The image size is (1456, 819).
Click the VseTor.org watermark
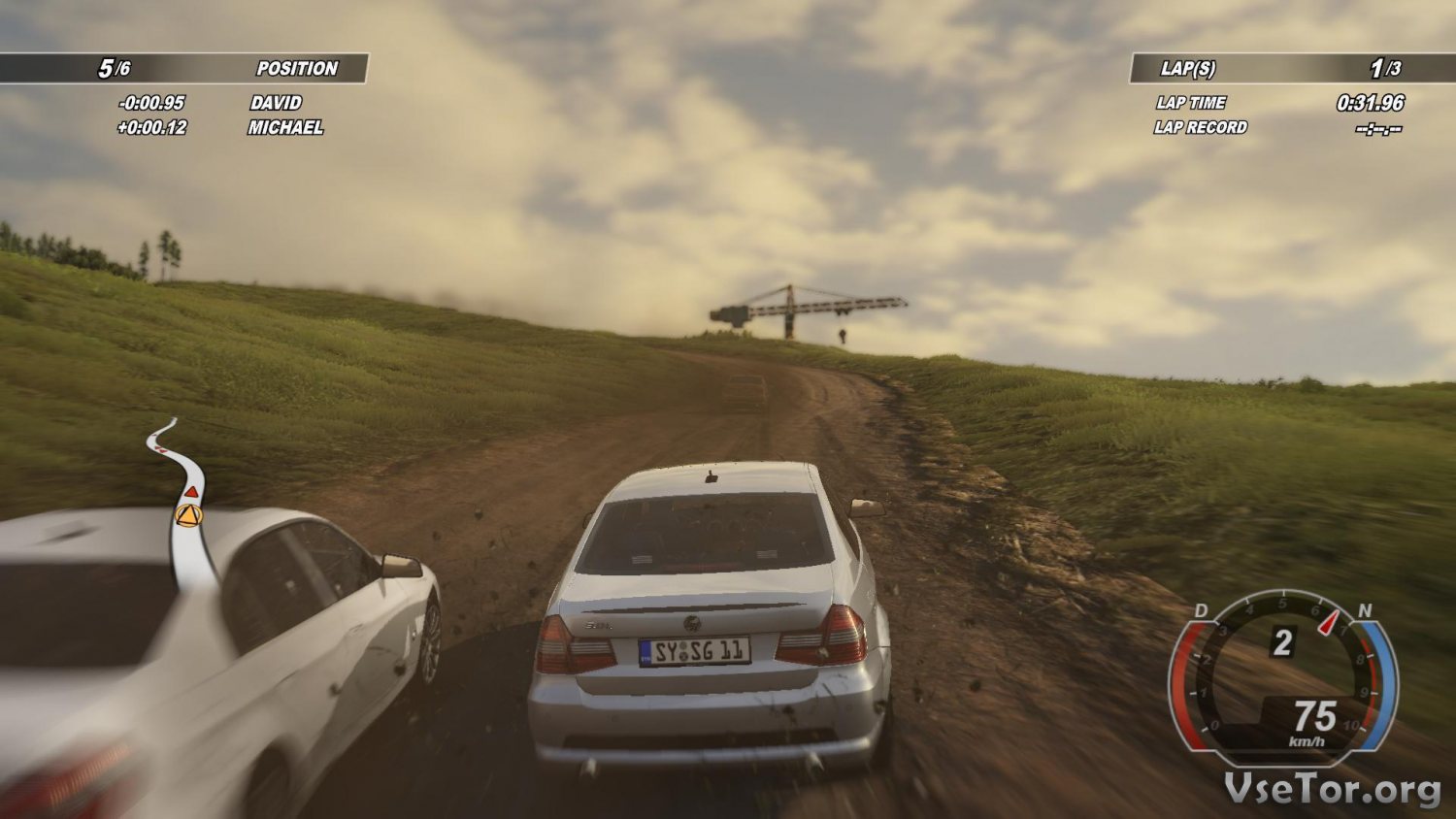pos(1332,789)
